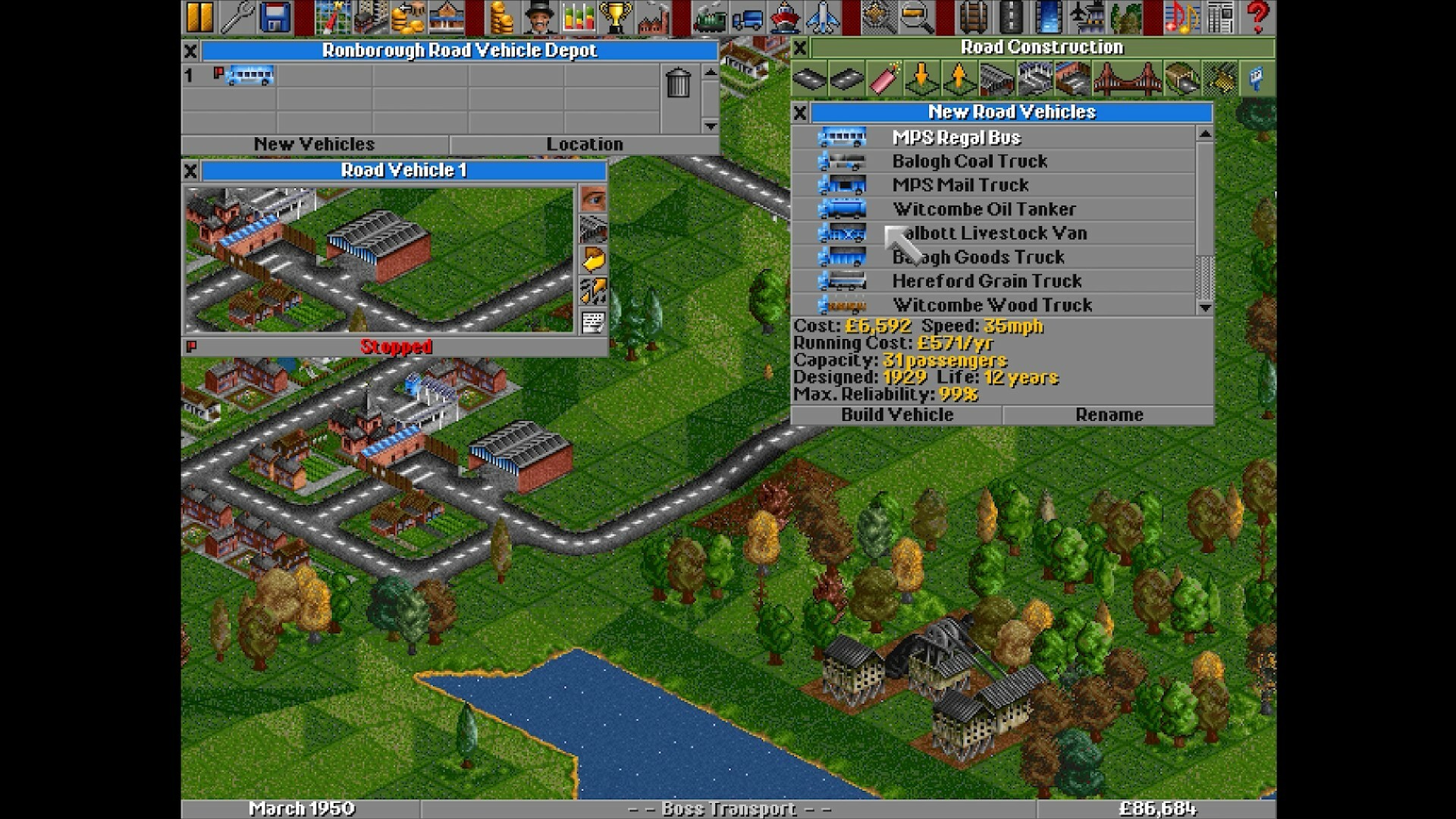The height and width of the screenshot is (819, 1456).
Task: Open the rail construction toolbar
Action: [972, 15]
